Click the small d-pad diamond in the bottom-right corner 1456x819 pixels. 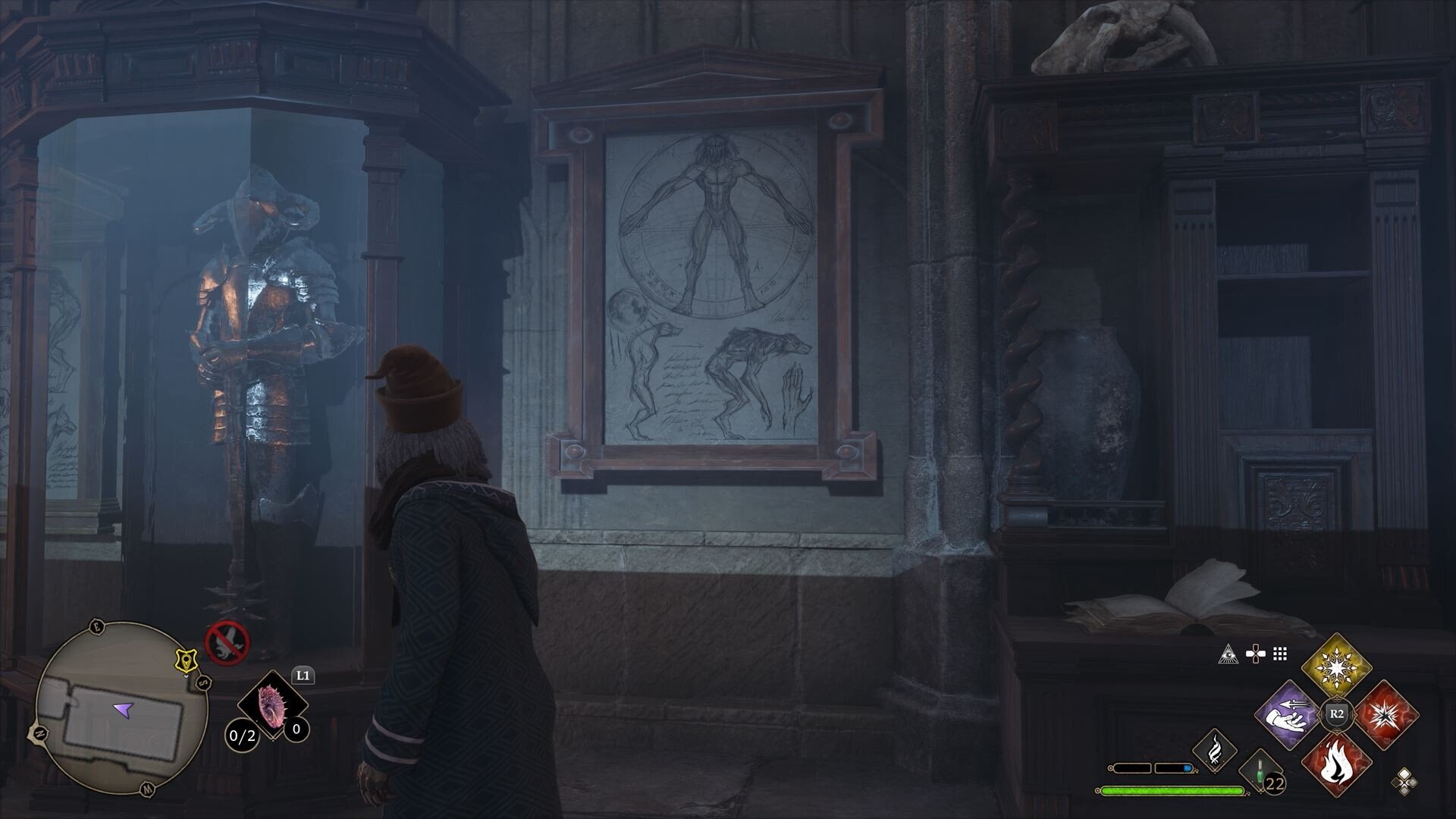[x=1404, y=781]
